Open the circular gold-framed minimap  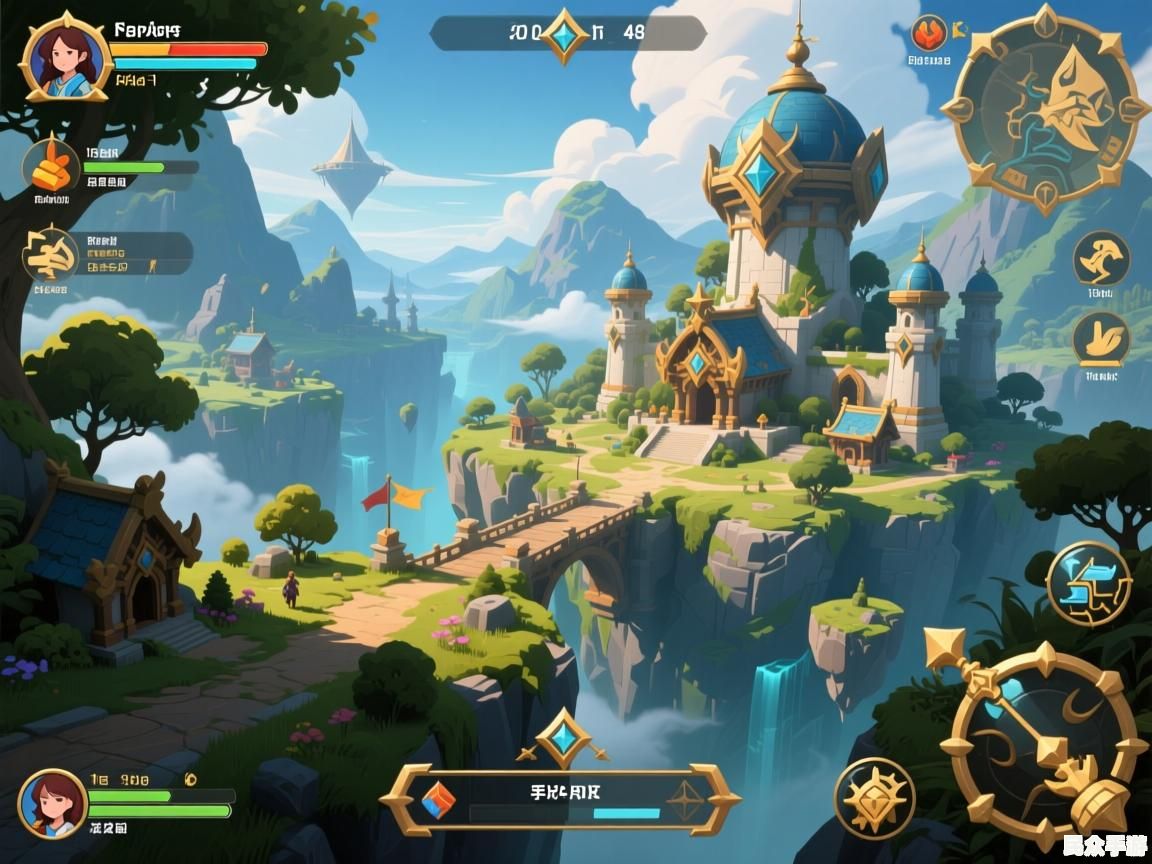click(1045, 108)
